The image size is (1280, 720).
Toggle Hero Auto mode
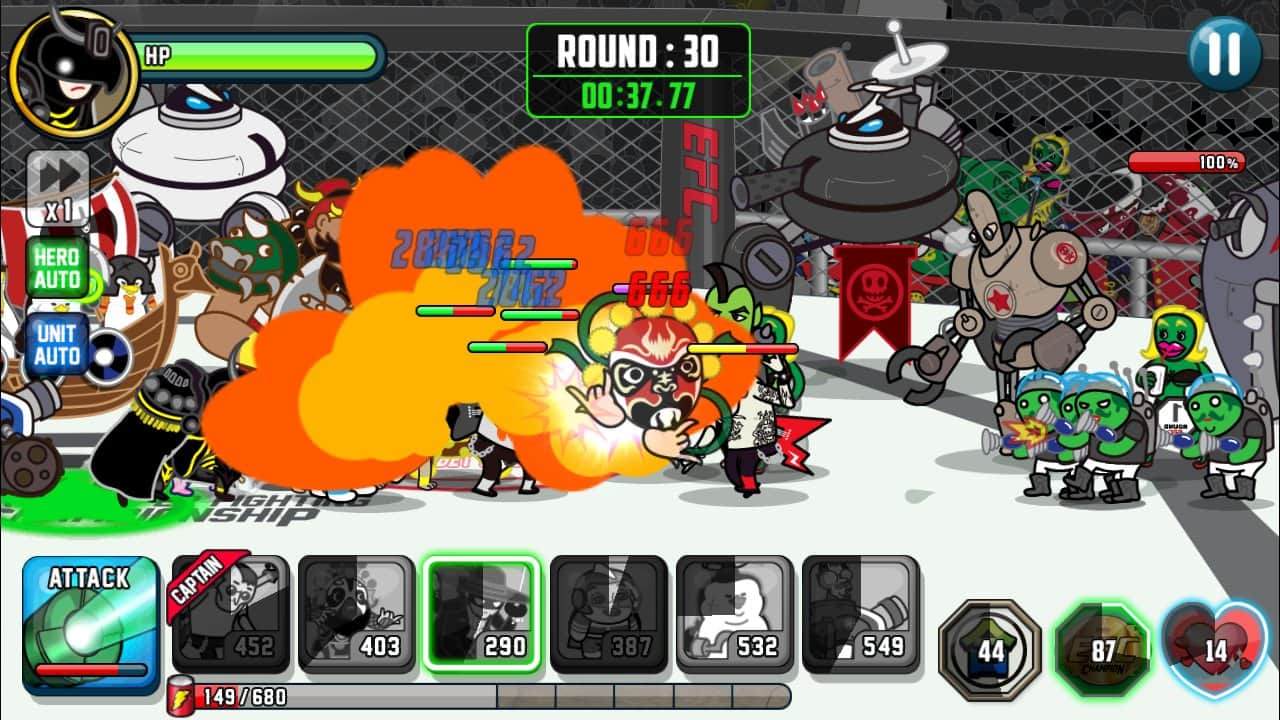click(x=57, y=266)
